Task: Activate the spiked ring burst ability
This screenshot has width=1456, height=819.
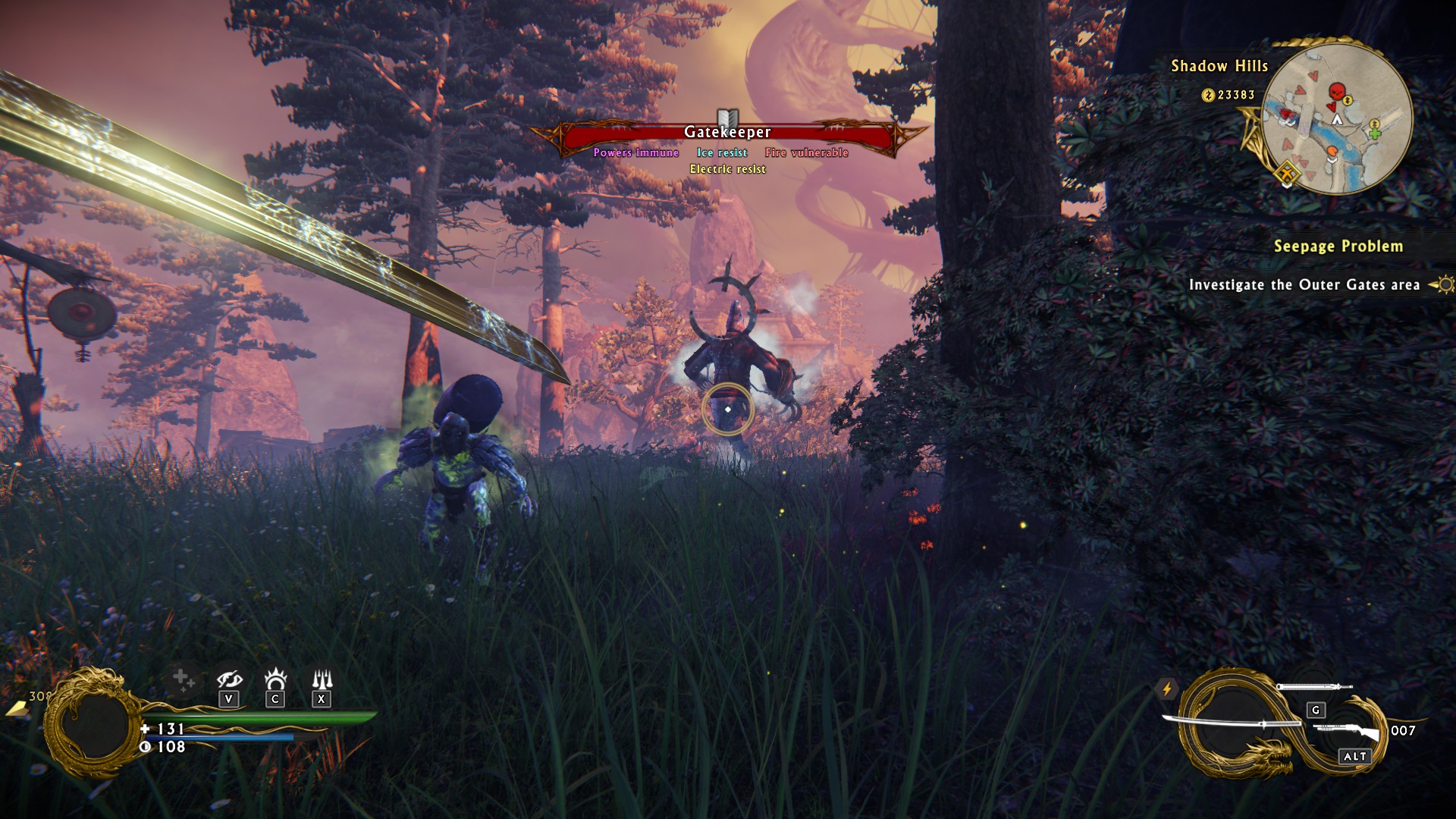Action: [x=275, y=679]
